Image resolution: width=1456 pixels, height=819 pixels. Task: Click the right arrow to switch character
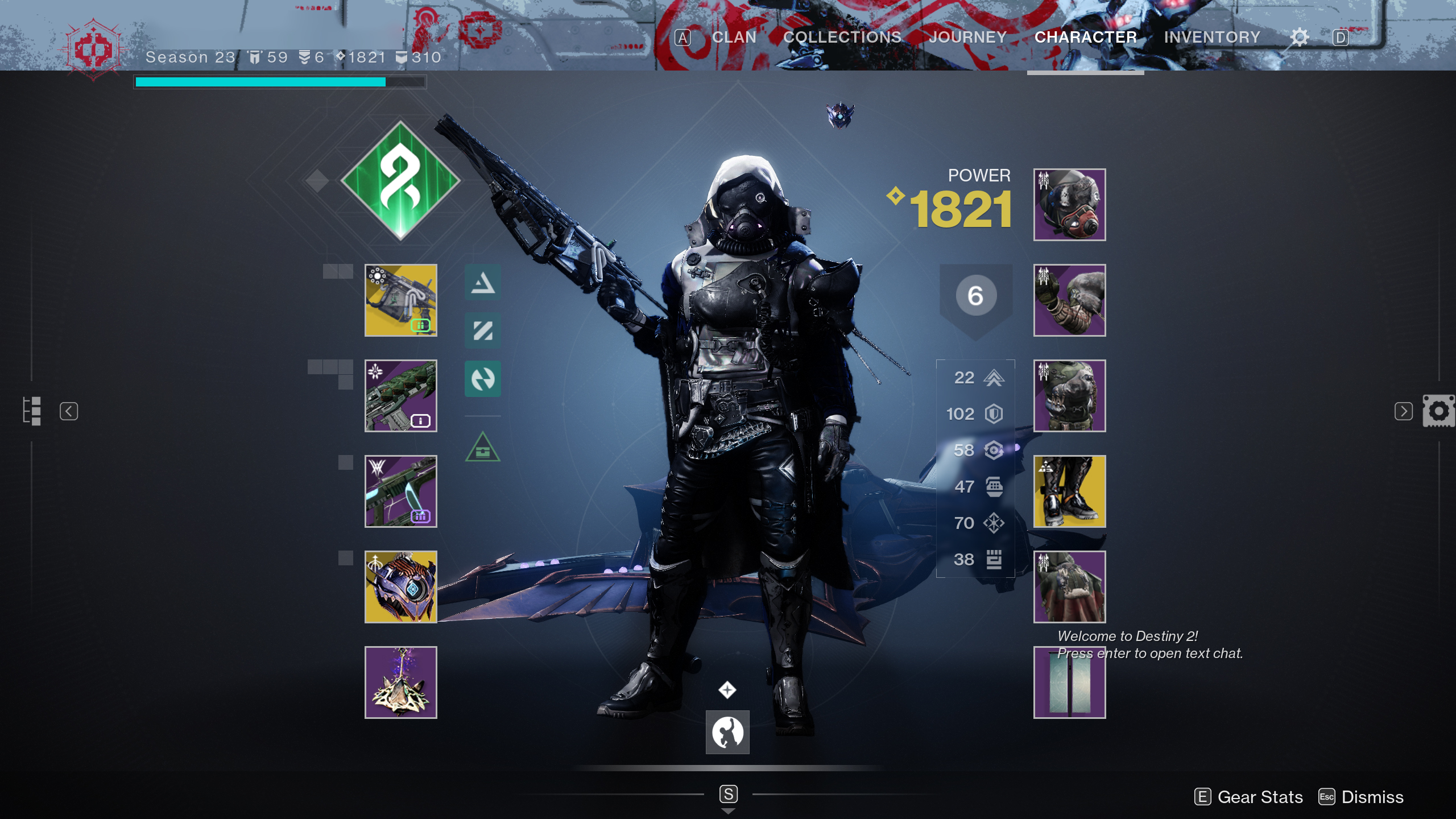[1403, 411]
